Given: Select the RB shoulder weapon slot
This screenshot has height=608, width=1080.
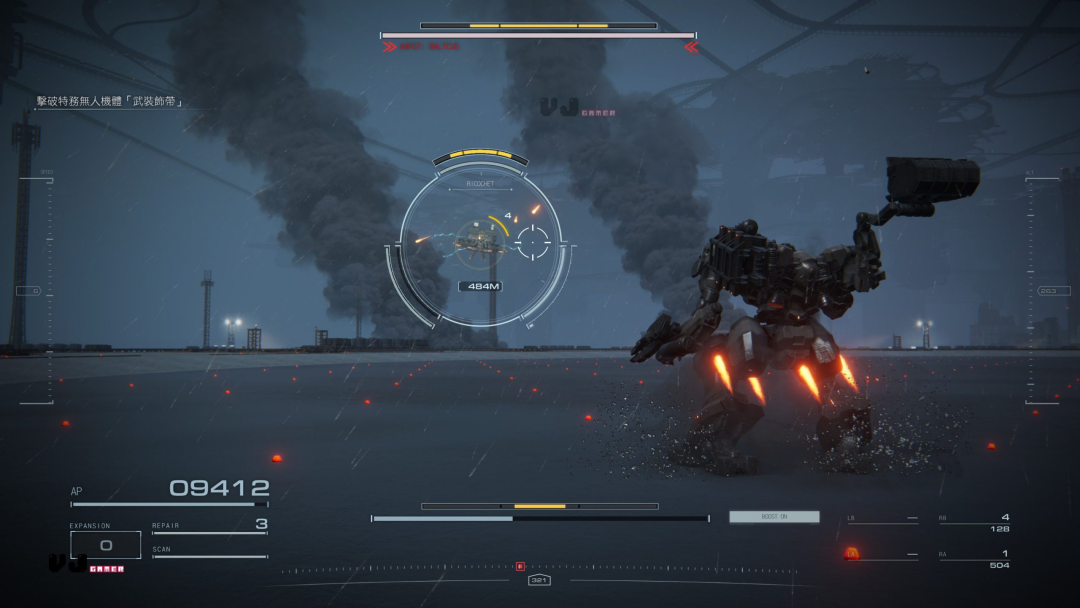Looking at the screenshot, I should tap(974, 523).
